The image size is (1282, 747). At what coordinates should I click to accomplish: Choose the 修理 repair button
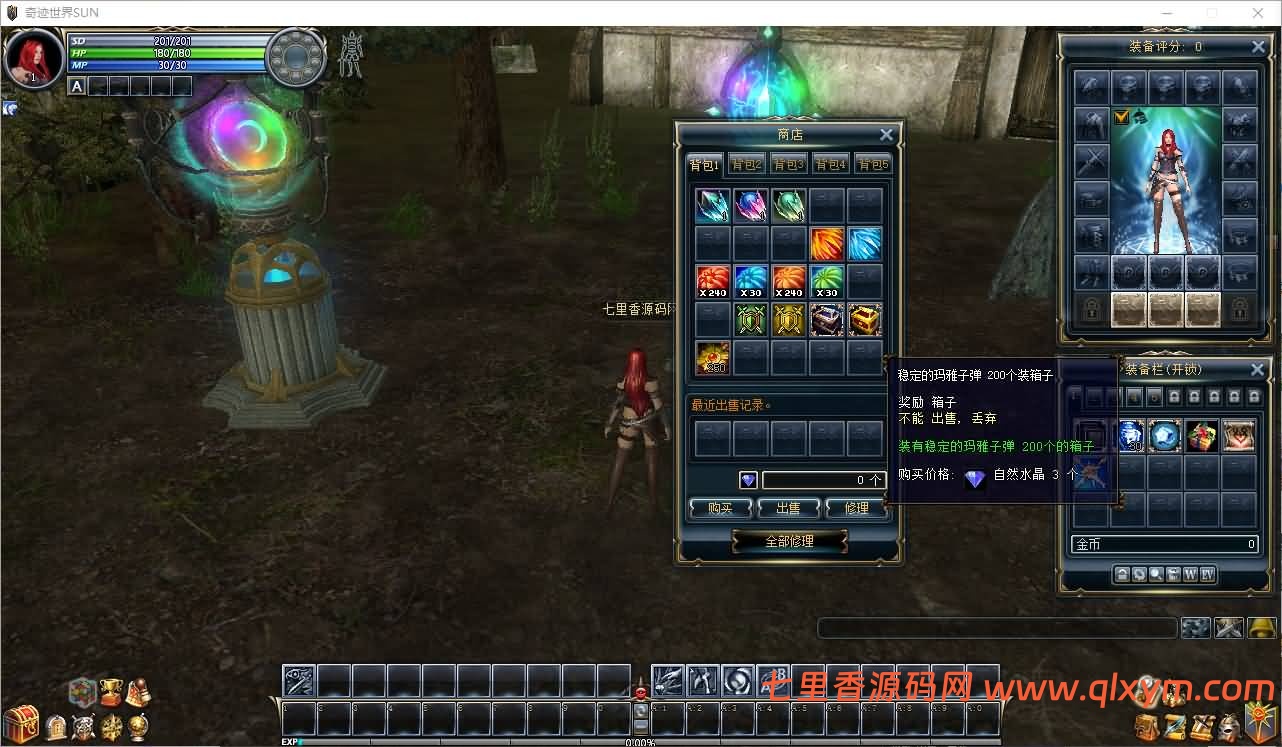(x=856, y=508)
